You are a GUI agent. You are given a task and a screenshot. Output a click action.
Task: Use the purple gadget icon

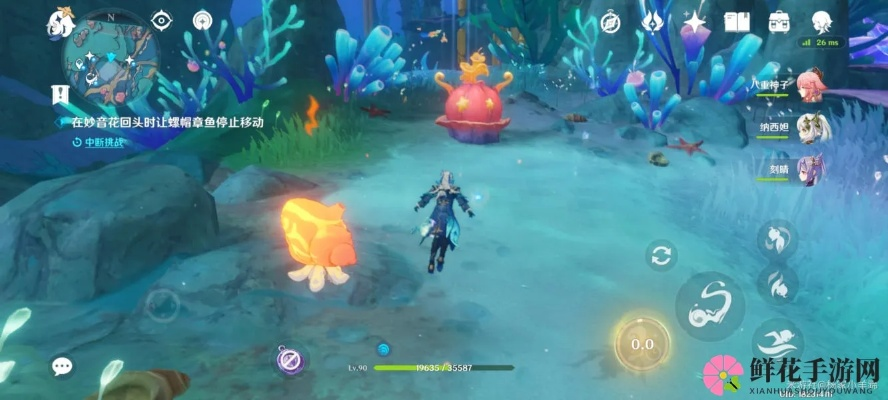tap(291, 359)
